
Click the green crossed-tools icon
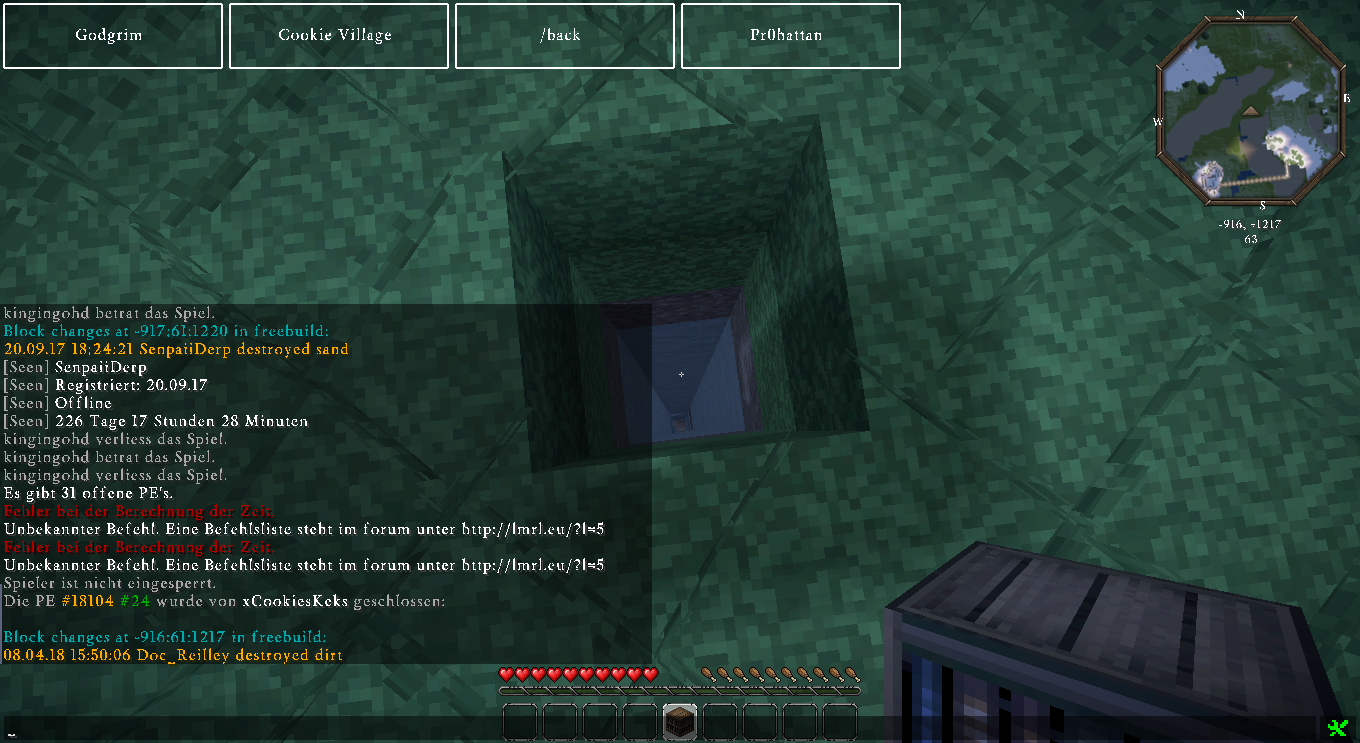[1337, 727]
